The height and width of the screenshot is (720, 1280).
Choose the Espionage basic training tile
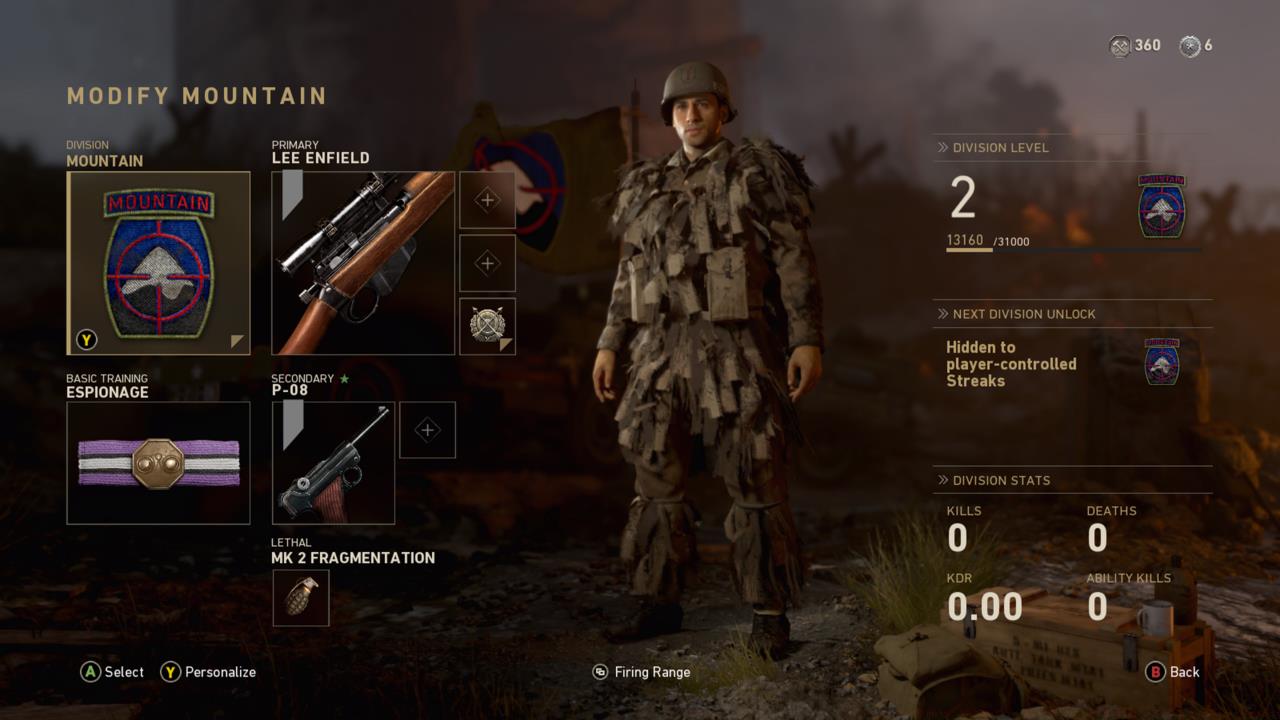coord(158,463)
